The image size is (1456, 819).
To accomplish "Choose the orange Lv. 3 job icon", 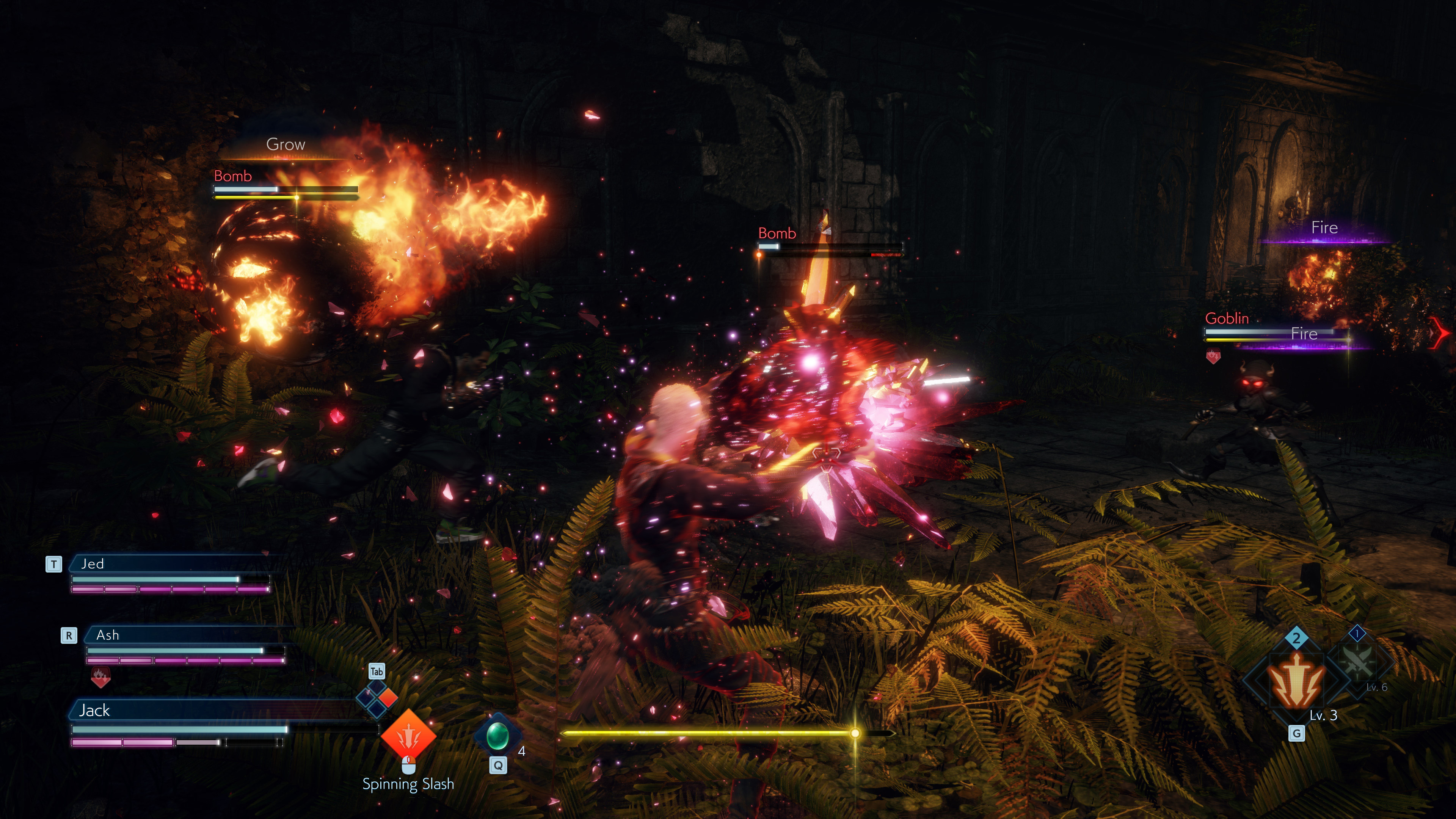I will pyautogui.click(x=1296, y=682).
